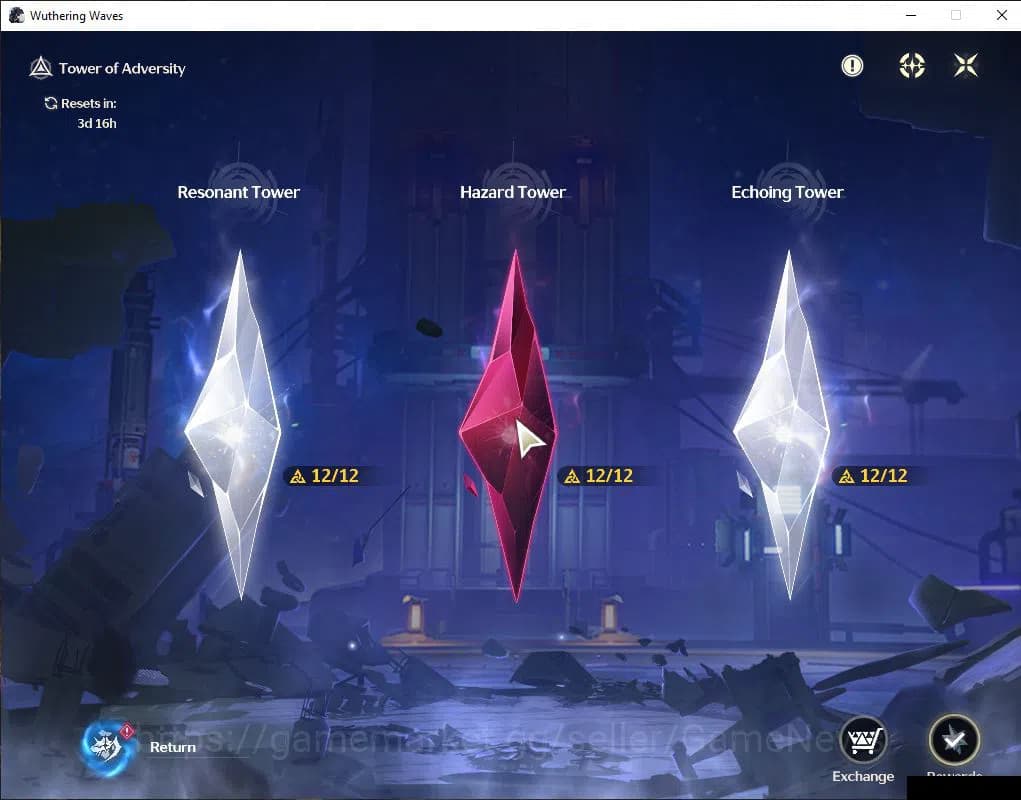Open the Exchange shop
The width and height of the screenshot is (1021, 800).
862,741
